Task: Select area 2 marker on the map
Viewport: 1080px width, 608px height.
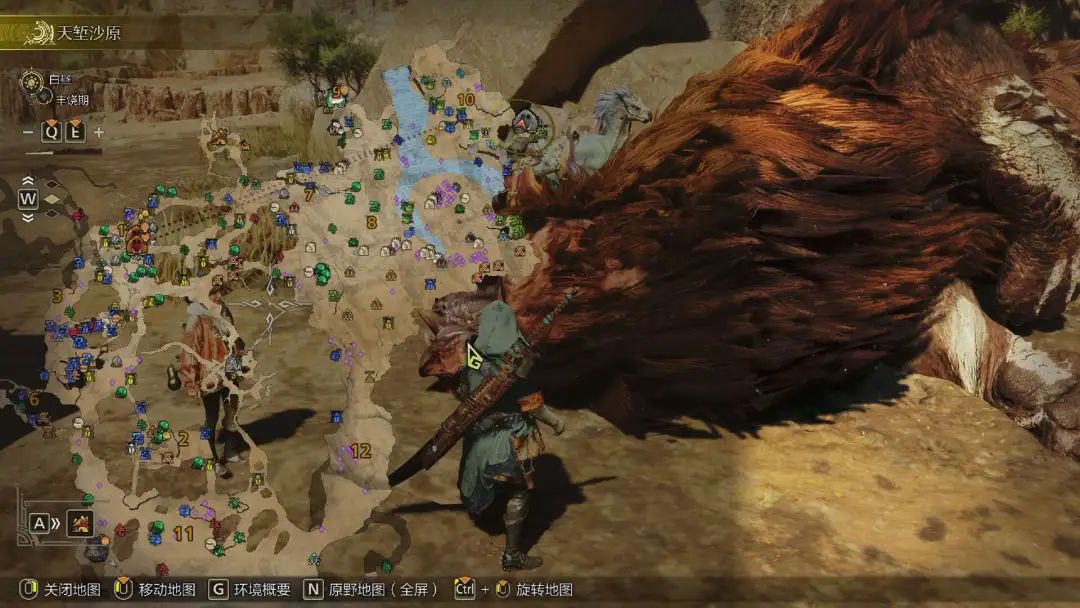Action: [183, 438]
